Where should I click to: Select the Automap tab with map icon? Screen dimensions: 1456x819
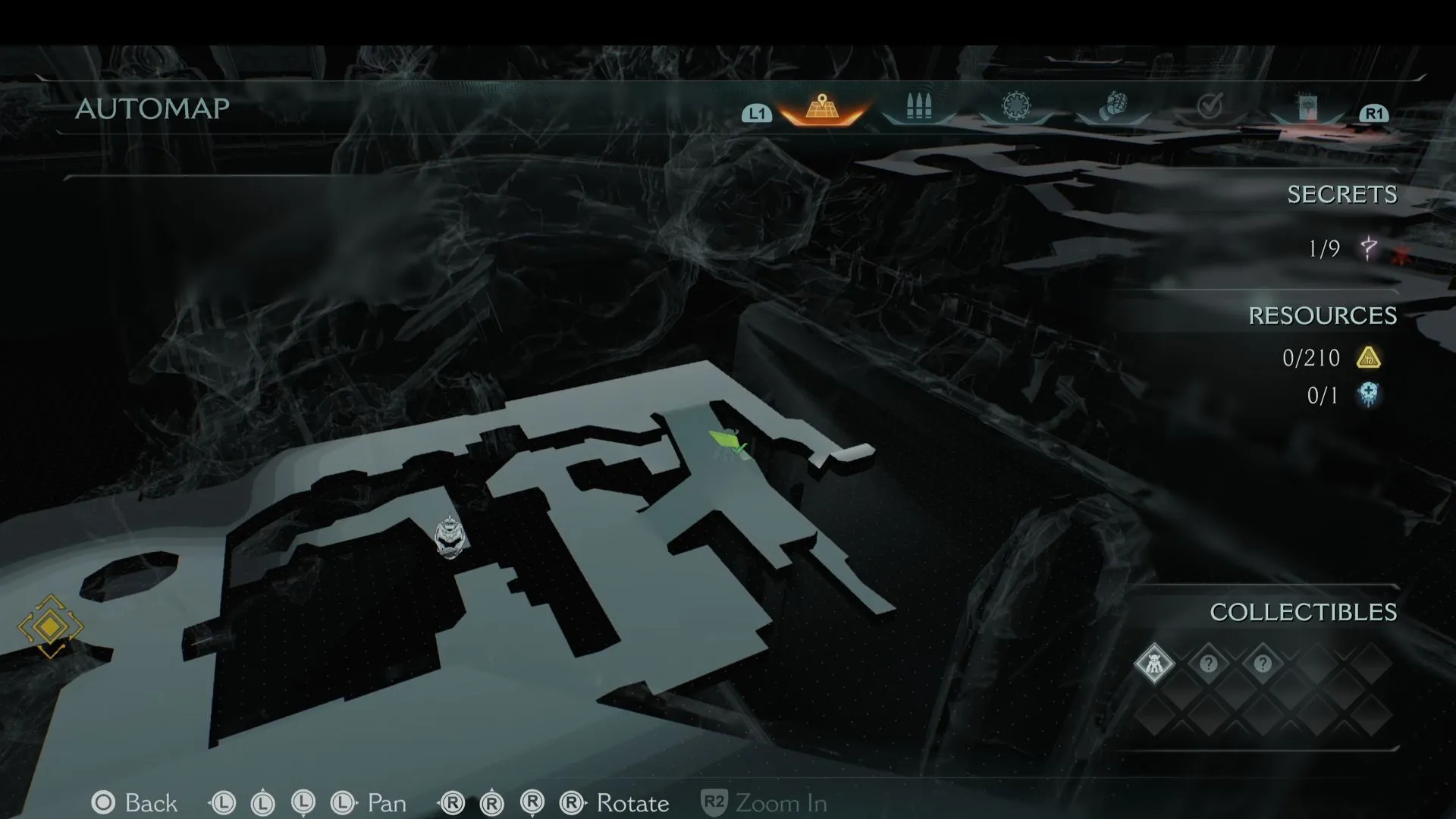click(821, 108)
